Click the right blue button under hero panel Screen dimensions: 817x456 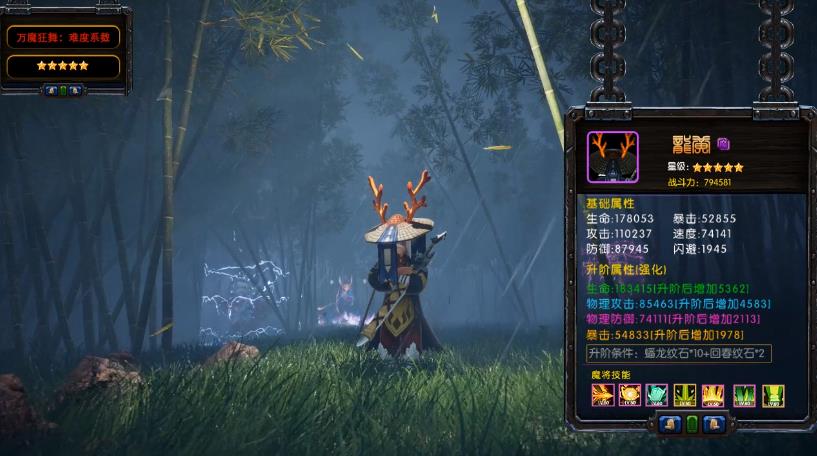tap(712, 424)
